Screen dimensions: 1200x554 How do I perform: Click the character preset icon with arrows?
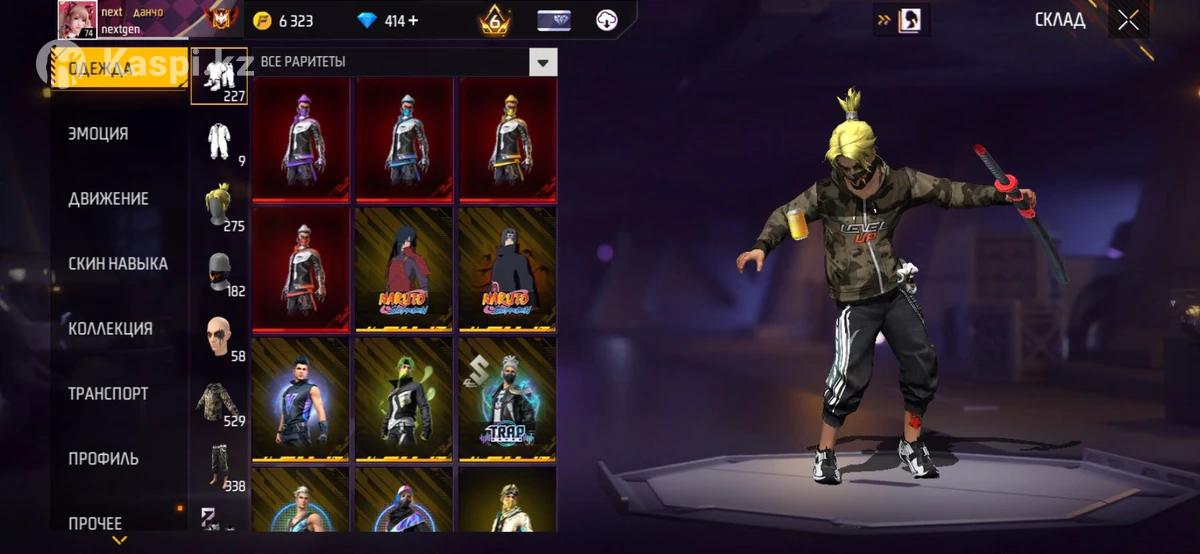[x=902, y=20]
